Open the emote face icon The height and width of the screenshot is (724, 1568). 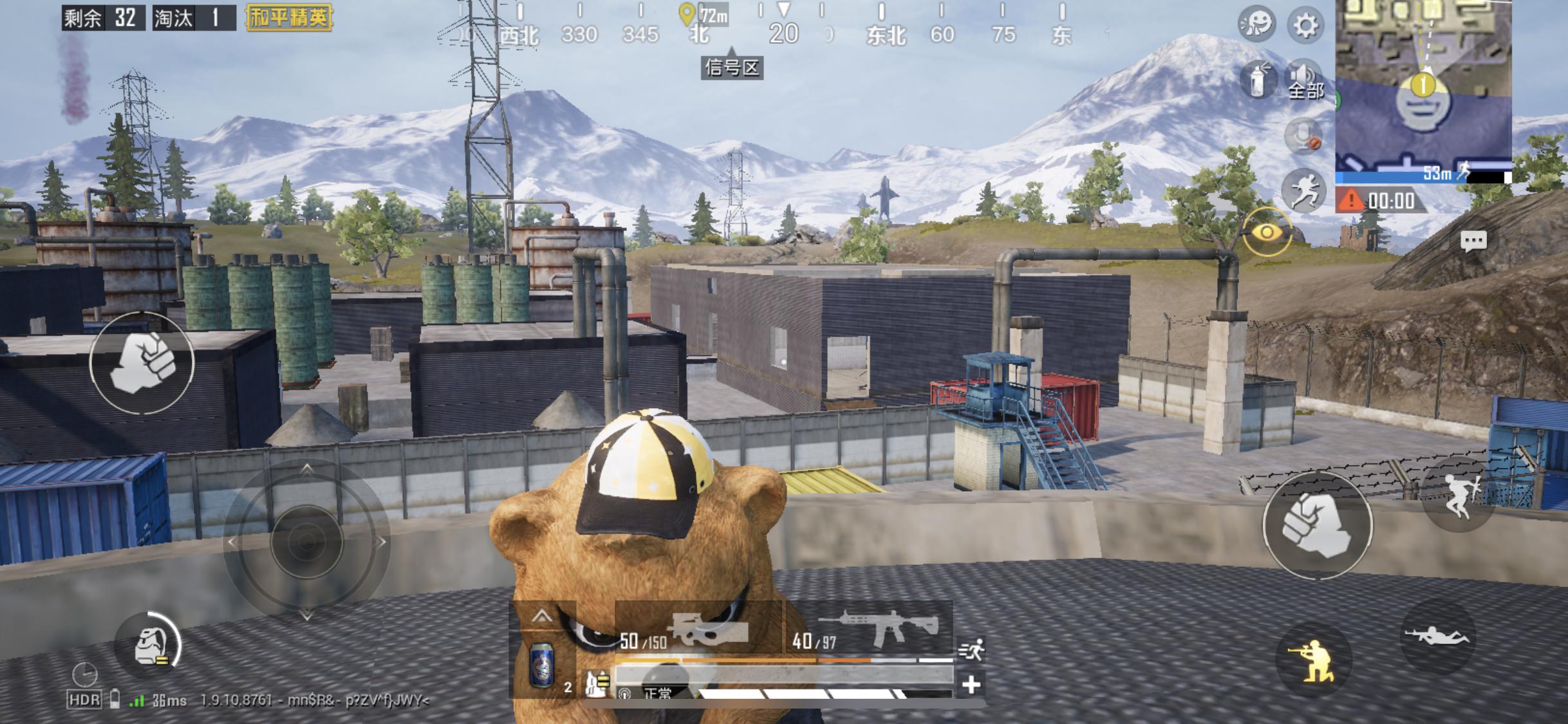(x=1256, y=24)
